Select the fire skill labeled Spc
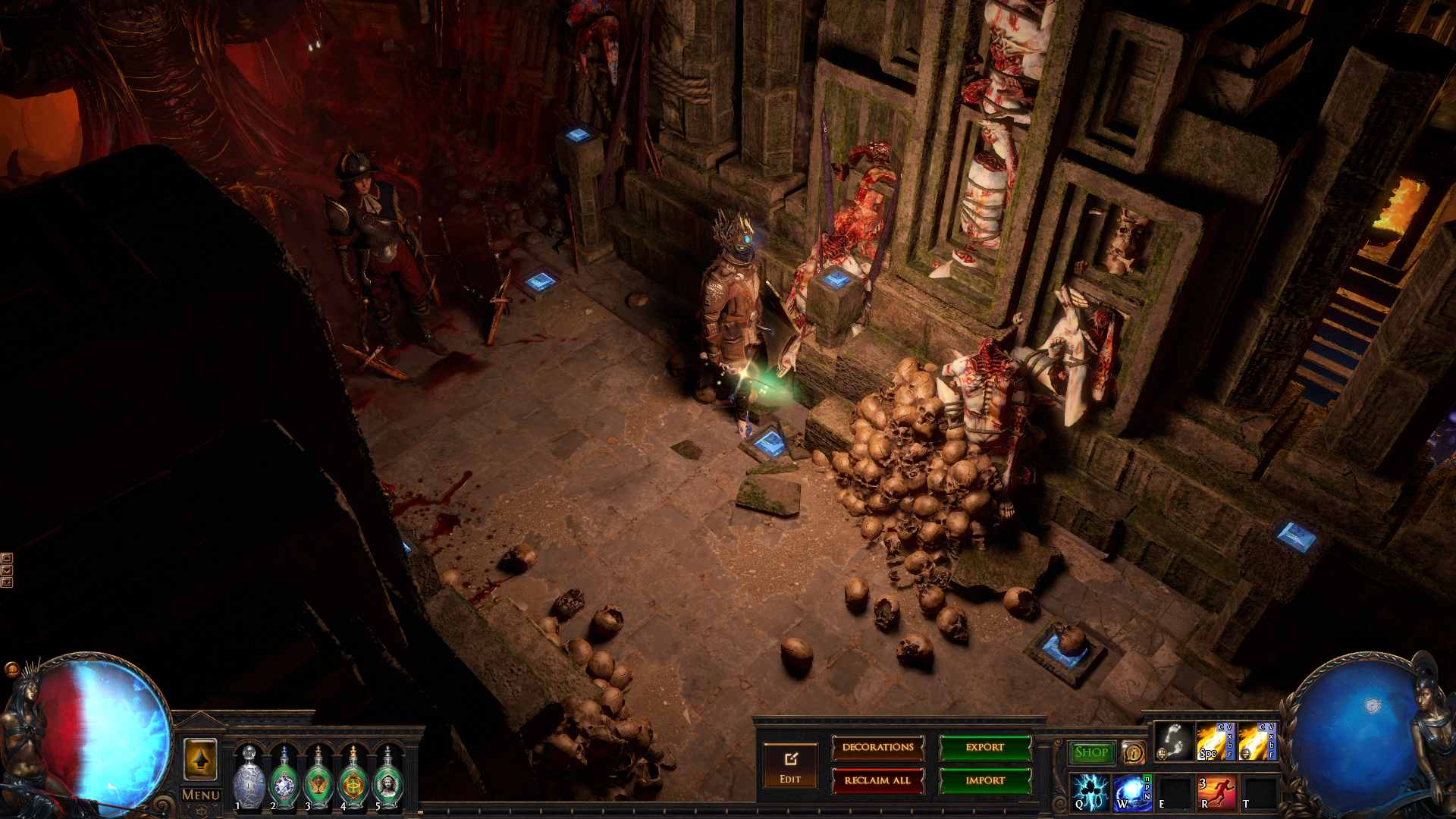The width and height of the screenshot is (1456, 819). [1215, 742]
